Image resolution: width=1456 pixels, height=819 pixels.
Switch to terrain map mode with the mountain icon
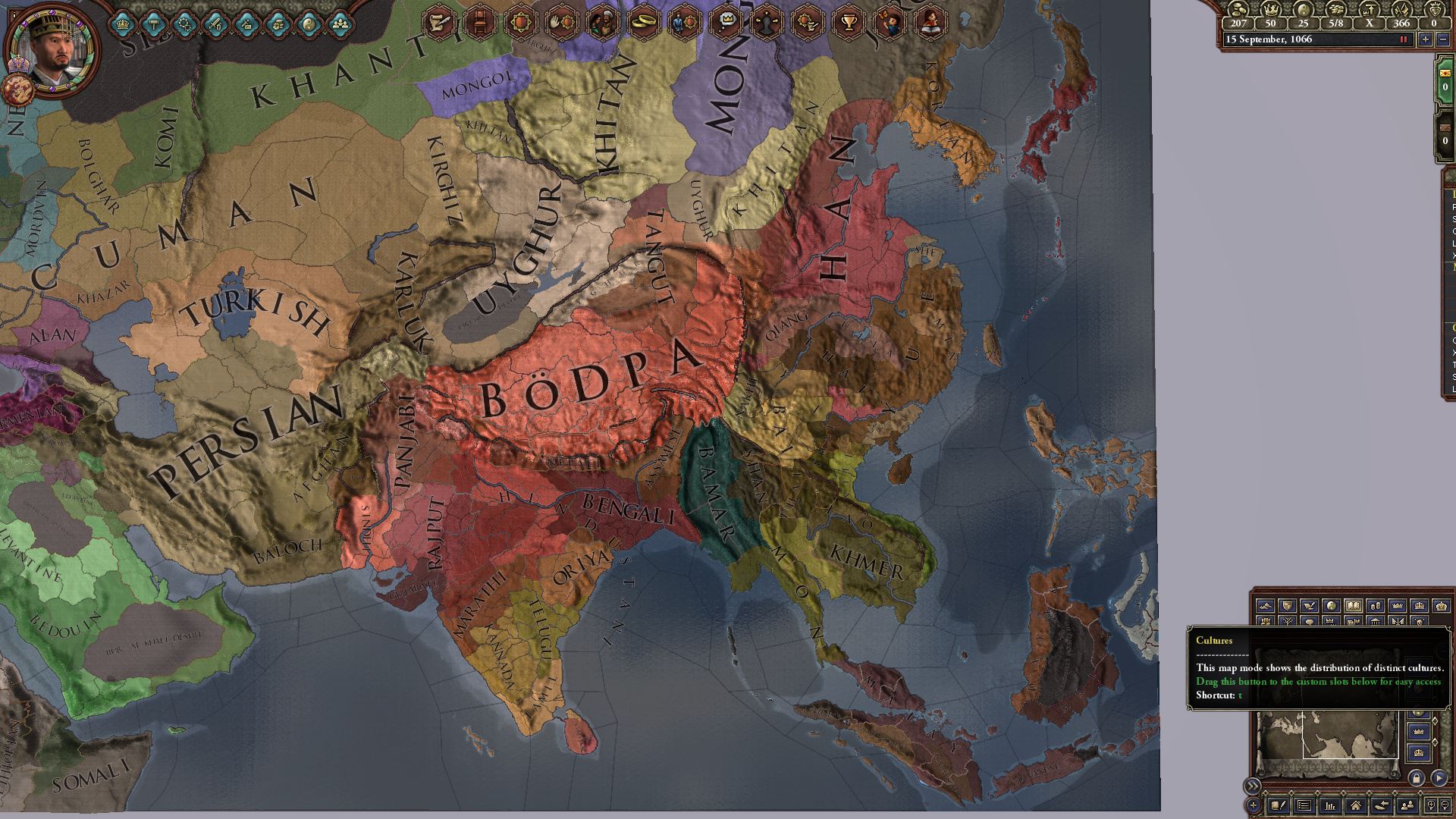1265,604
